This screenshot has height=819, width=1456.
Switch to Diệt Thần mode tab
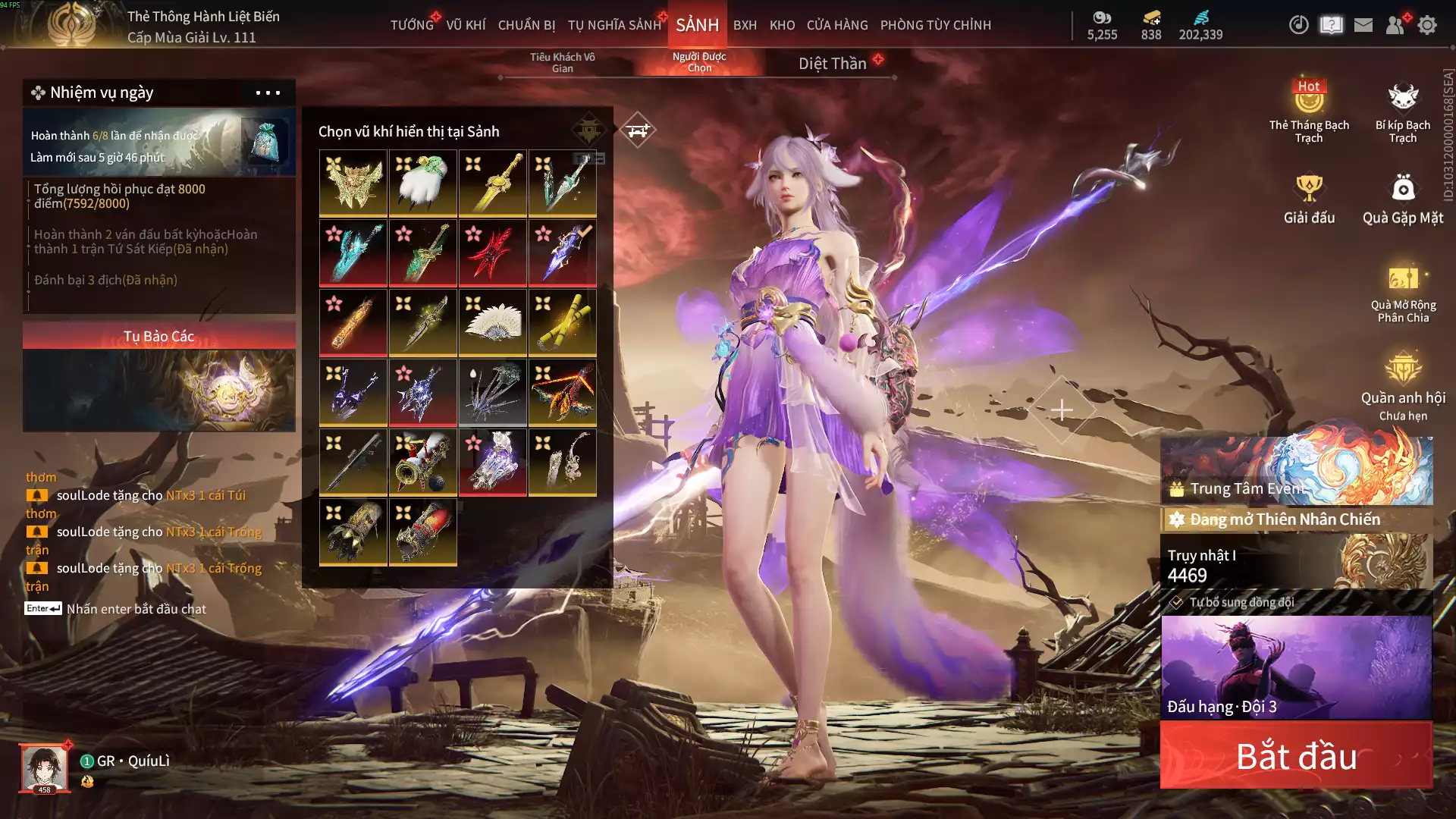tap(832, 64)
